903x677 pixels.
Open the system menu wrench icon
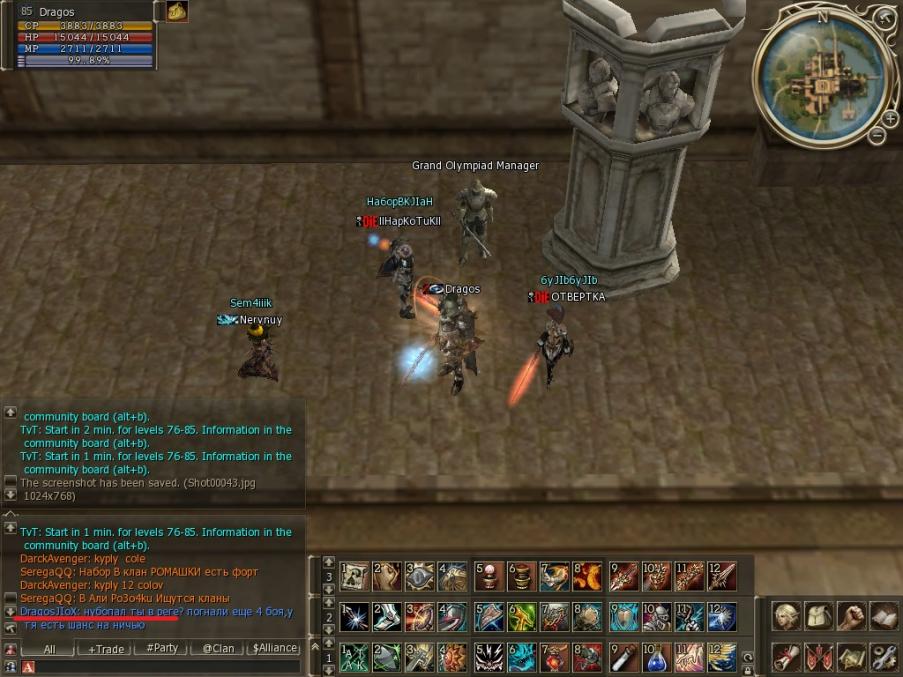pos(882,656)
